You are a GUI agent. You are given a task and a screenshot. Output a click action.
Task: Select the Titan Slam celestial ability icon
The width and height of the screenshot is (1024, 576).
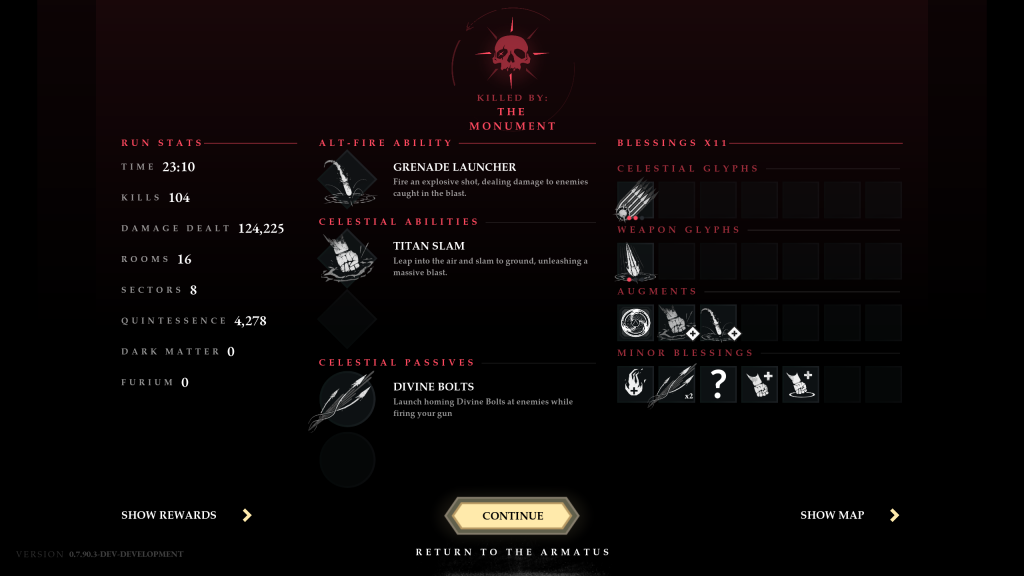[347, 259]
